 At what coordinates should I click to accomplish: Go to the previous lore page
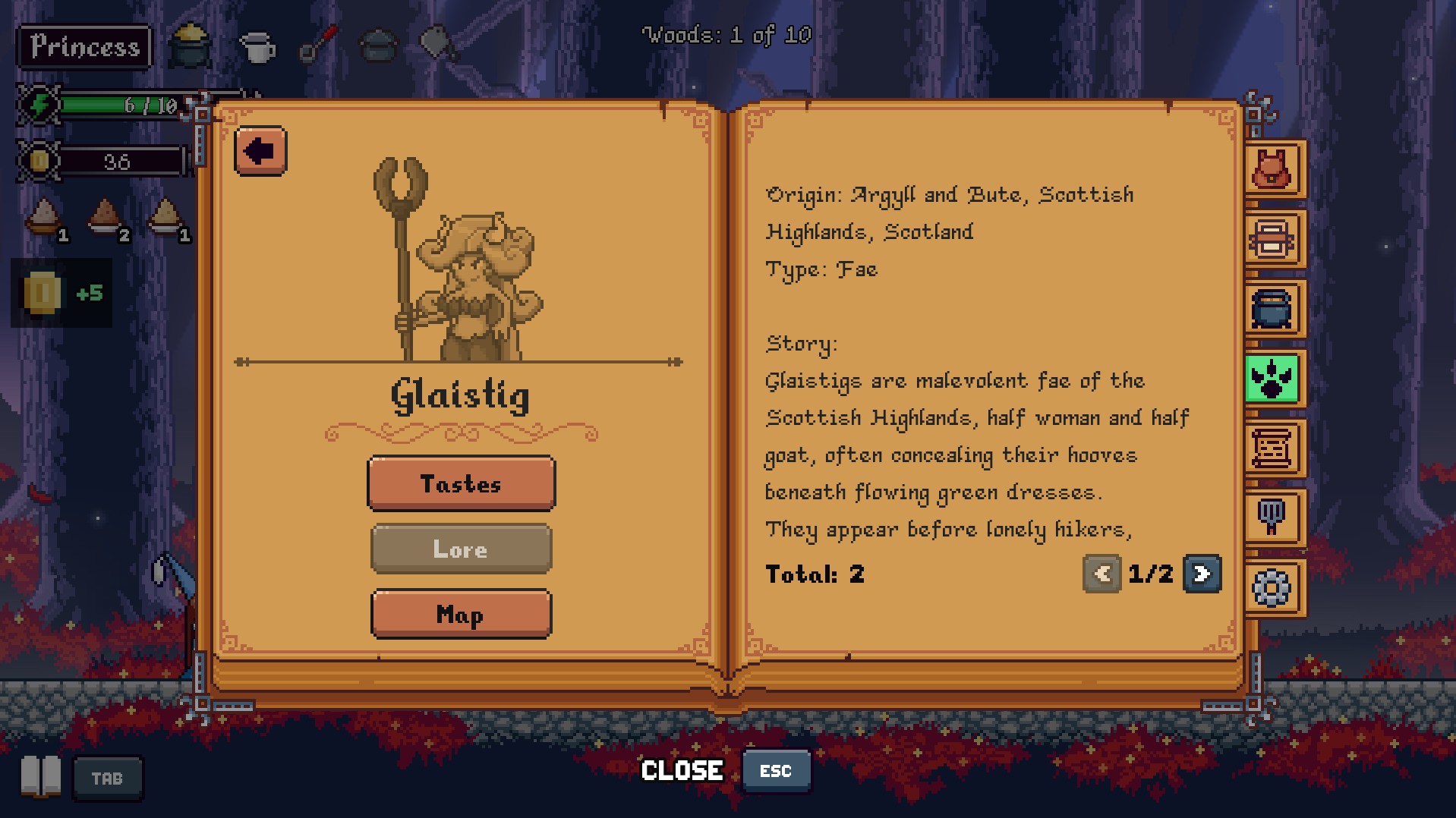(1101, 574)
